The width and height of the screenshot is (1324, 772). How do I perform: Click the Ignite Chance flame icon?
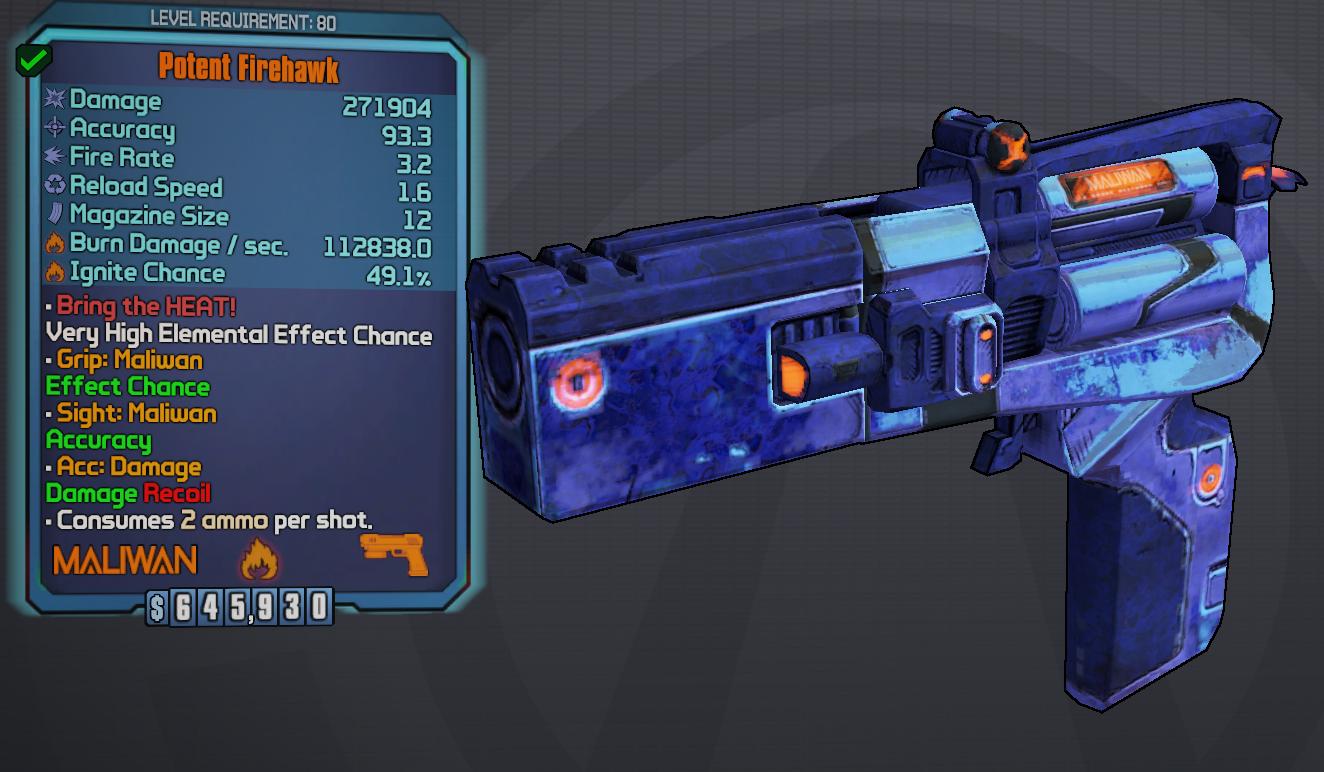click(x=55, y=272)
